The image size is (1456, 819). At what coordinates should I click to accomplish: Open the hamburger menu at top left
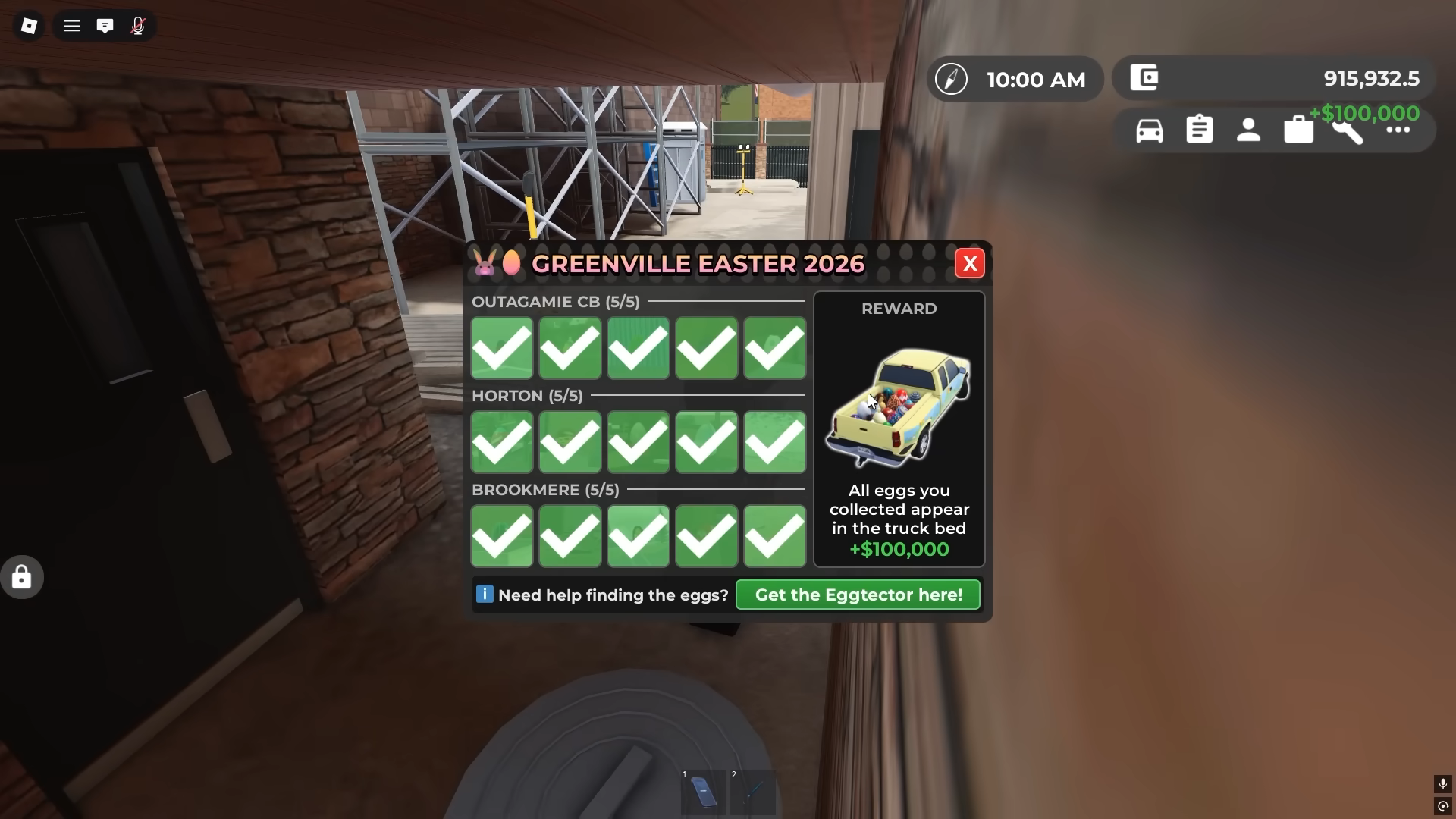tap(71, 25)
